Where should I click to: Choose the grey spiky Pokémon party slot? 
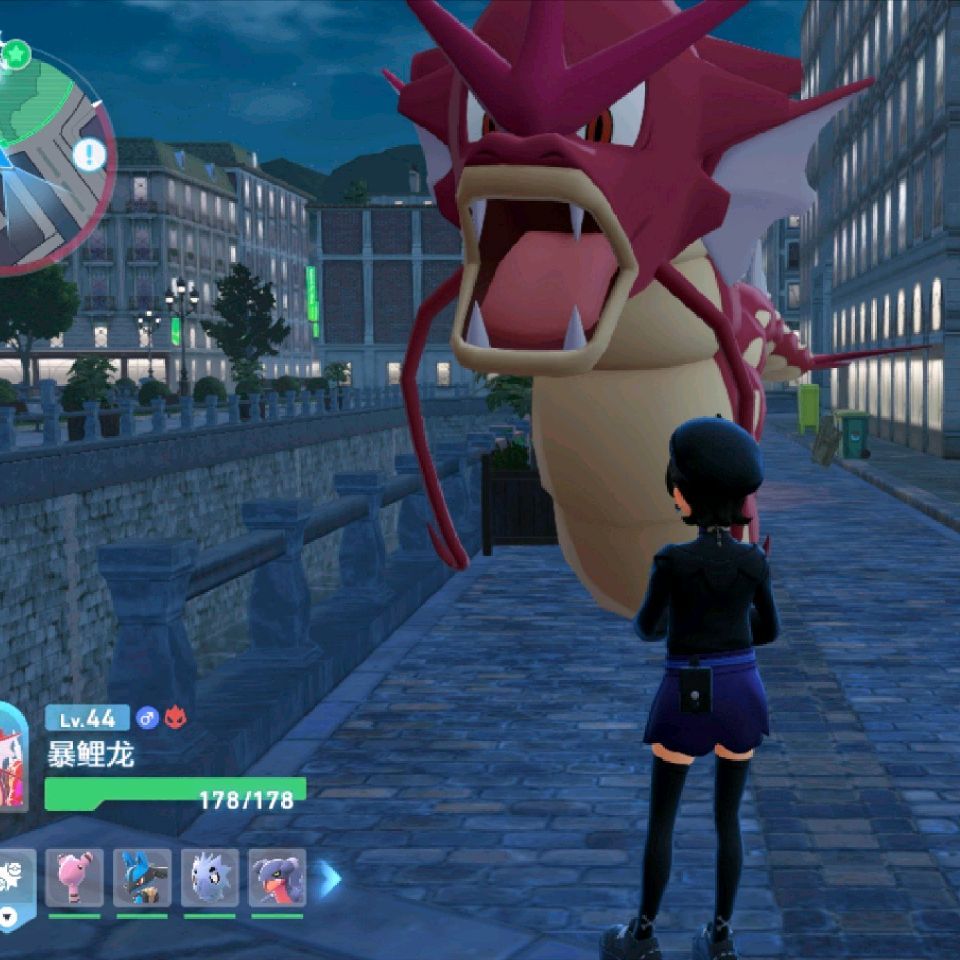click(x=210, y=878)
